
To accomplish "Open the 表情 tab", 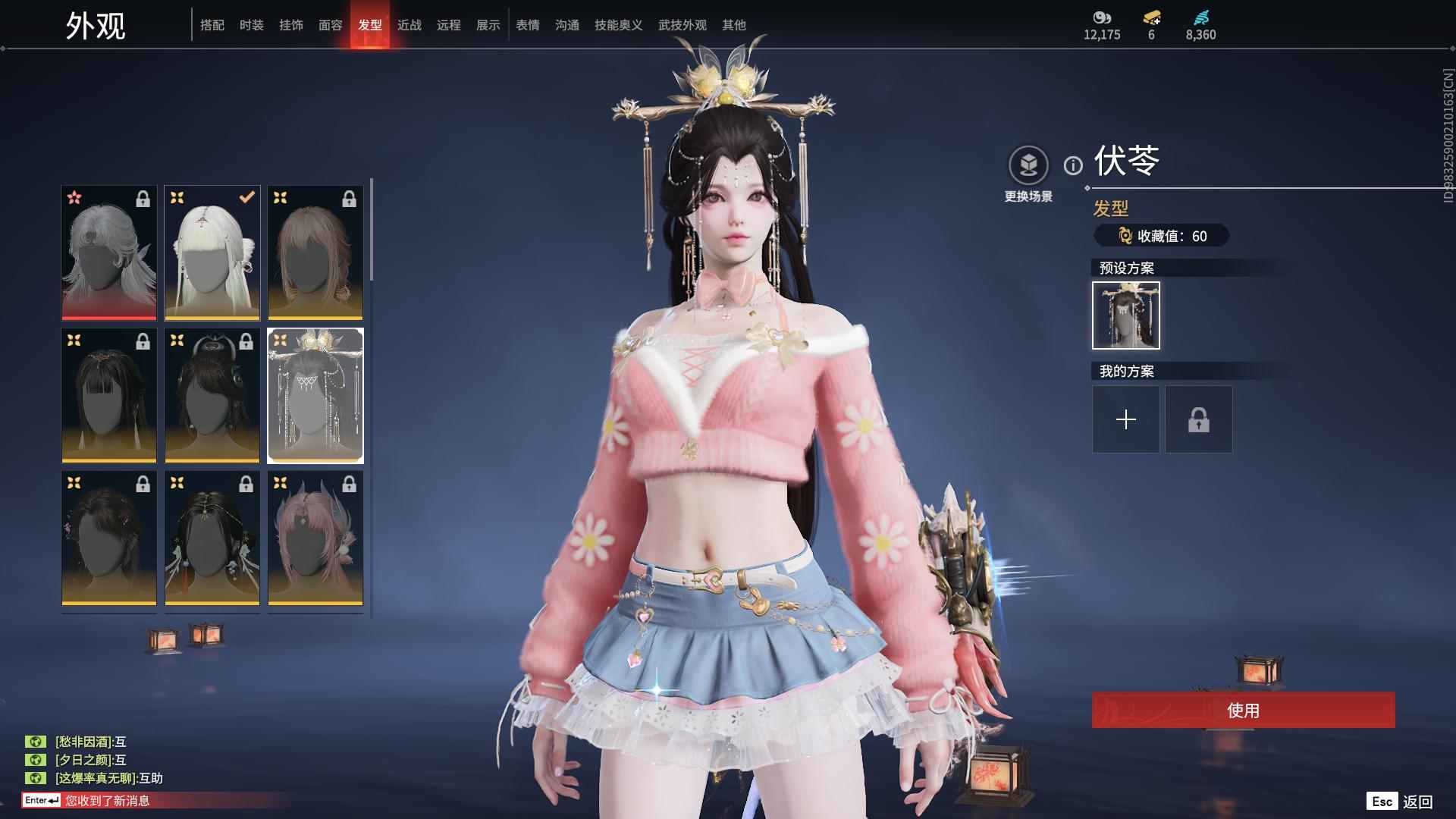I will (x=527, y=24).
